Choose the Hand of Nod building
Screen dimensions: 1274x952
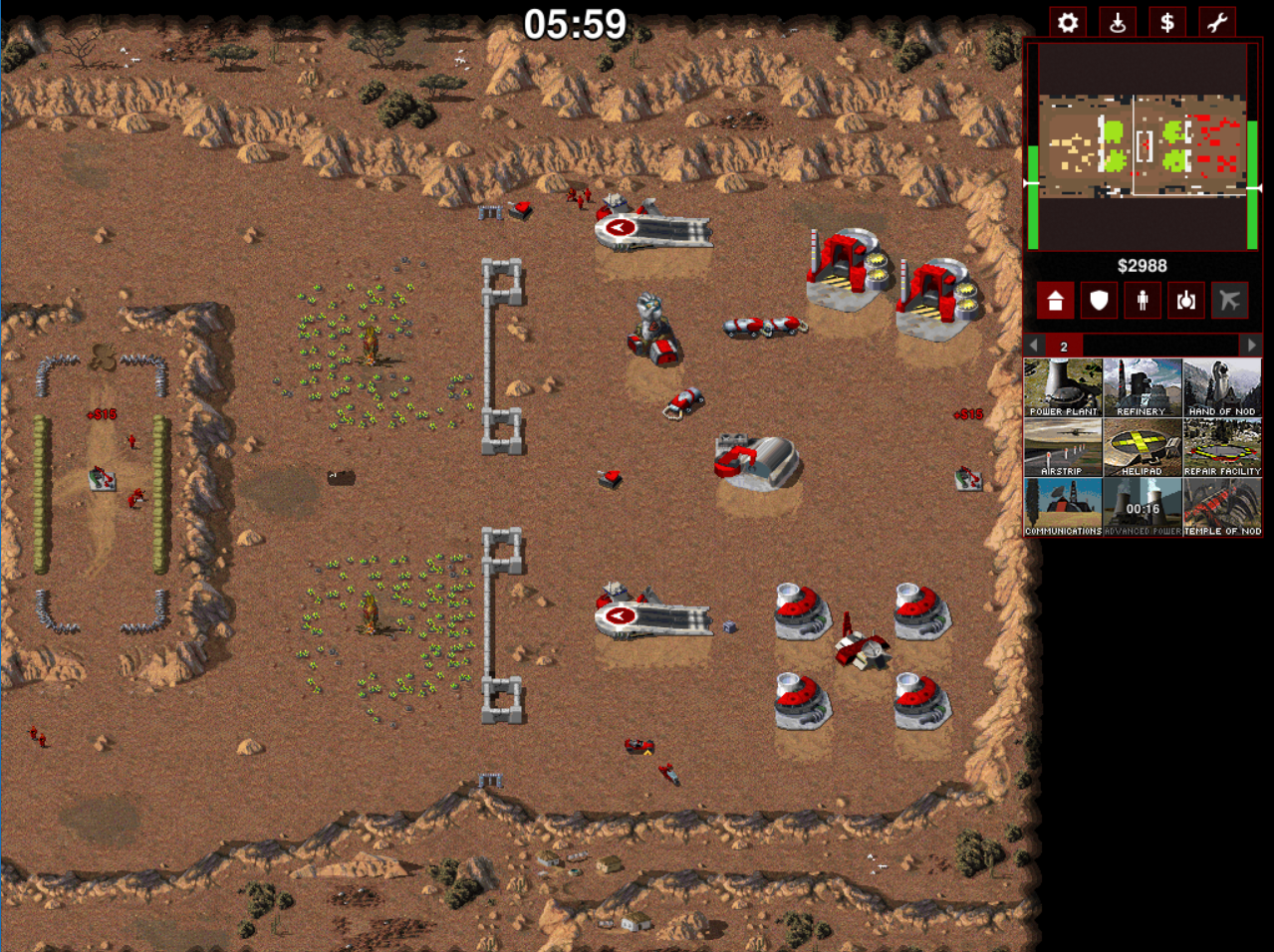1222,387
